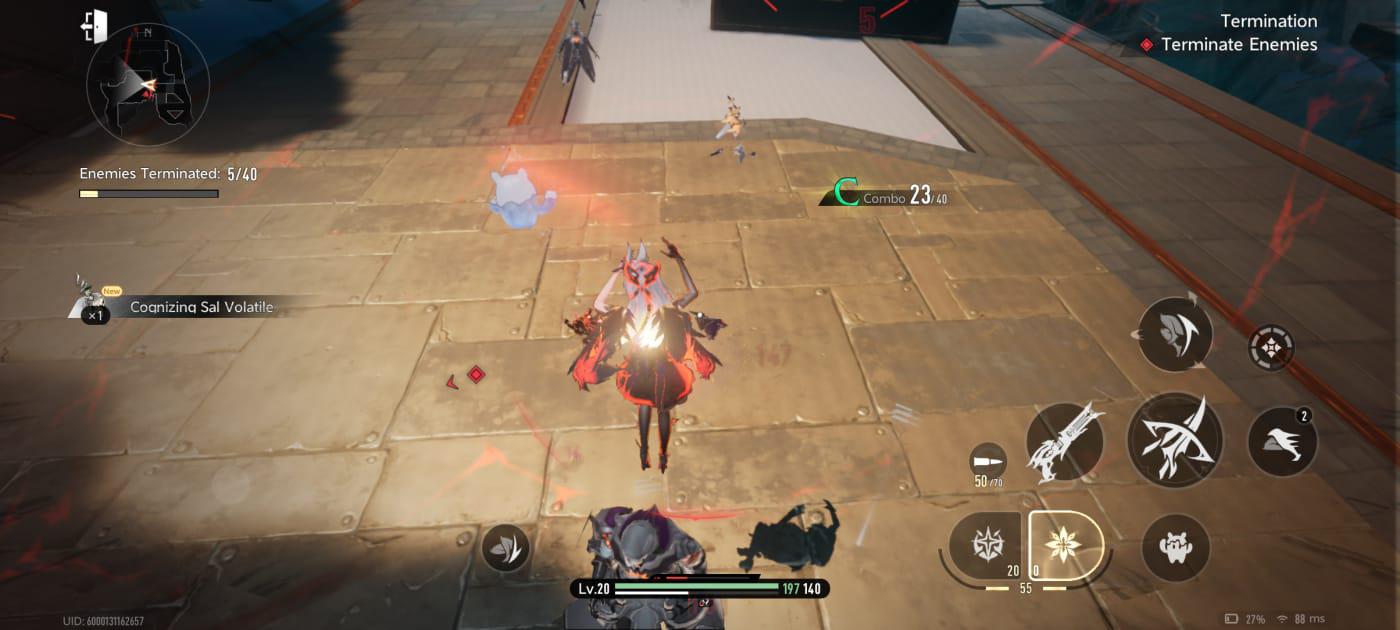Open the circular minimap

(147, 84)
